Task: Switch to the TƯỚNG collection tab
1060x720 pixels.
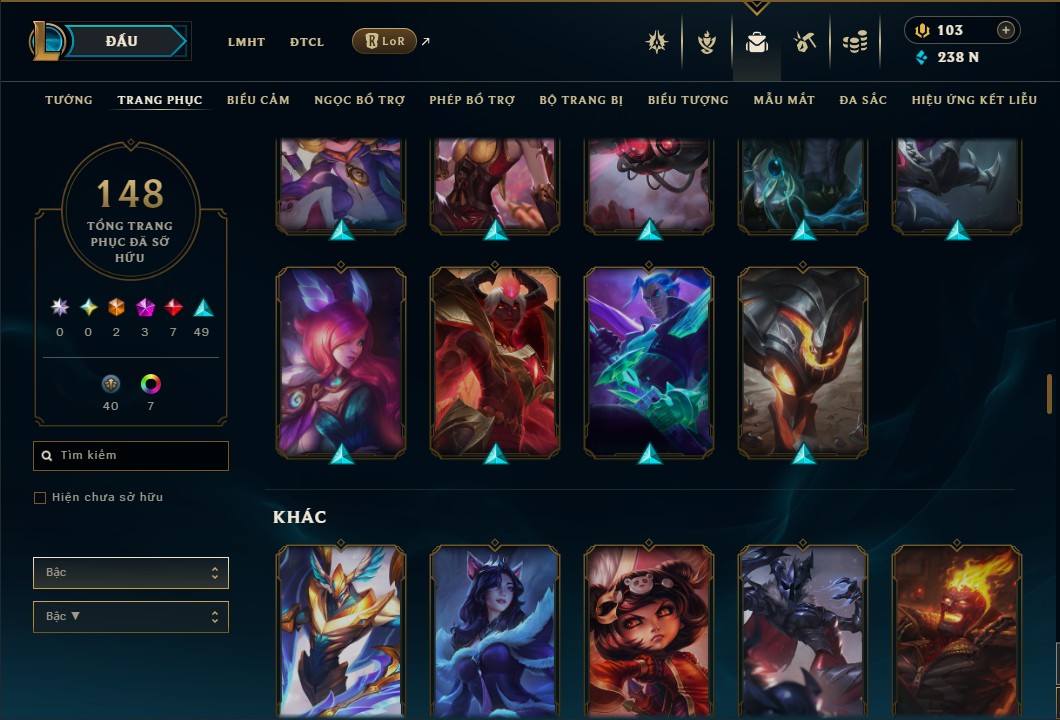Action: click(69, 100)
